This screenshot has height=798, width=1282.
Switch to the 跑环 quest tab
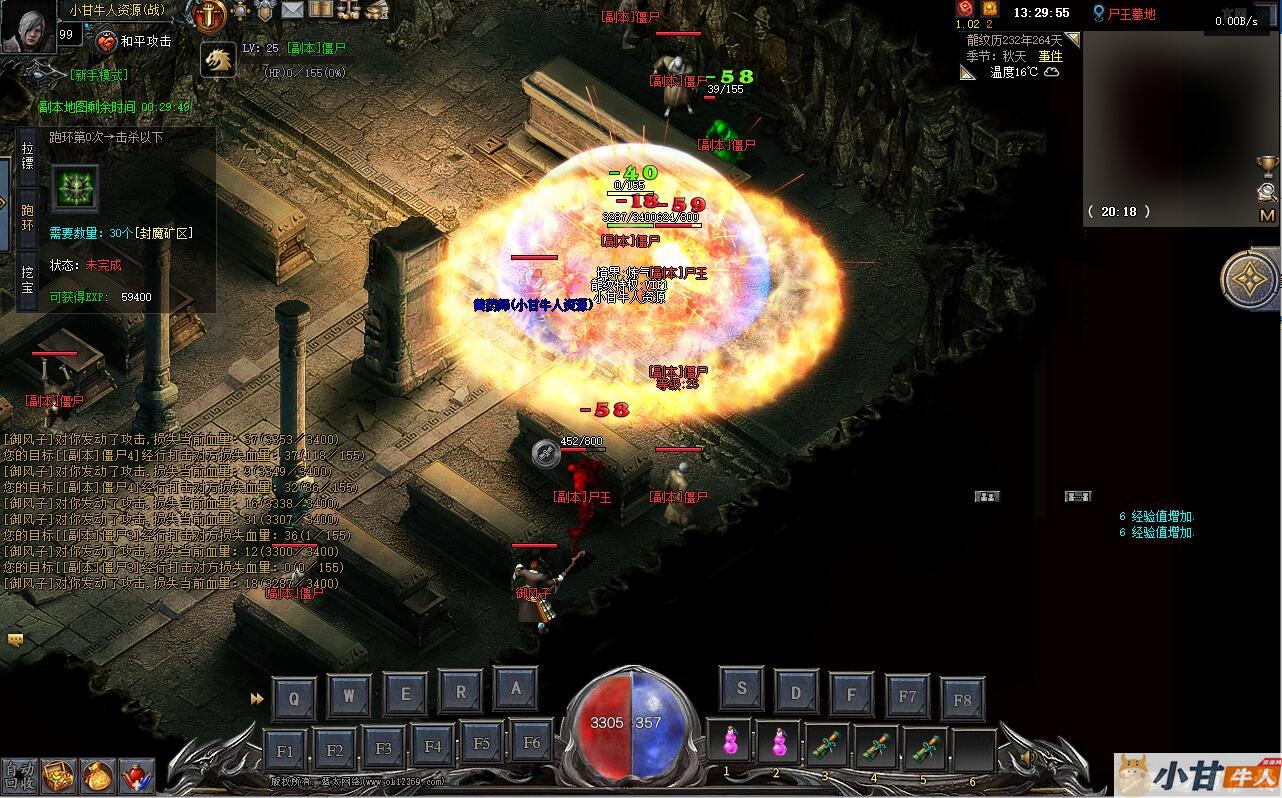point(27,217)
